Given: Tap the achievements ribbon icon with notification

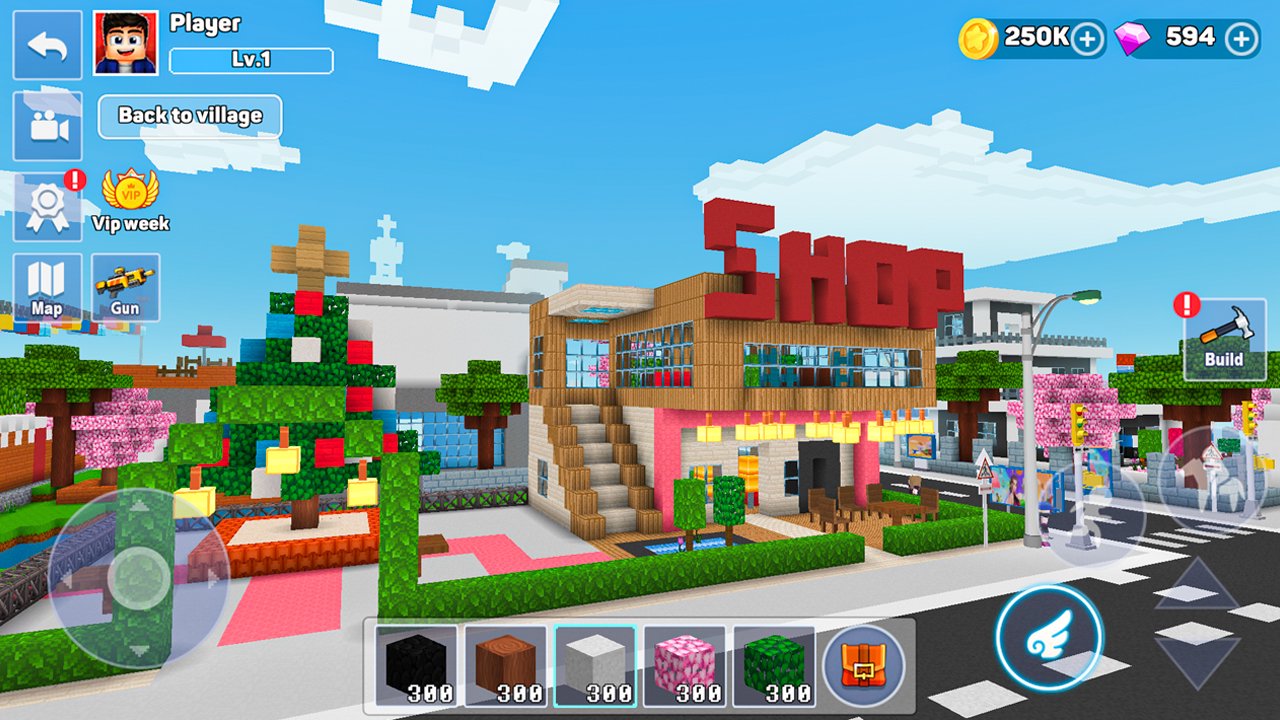Looking at the screenshot, I should [45, 205].
